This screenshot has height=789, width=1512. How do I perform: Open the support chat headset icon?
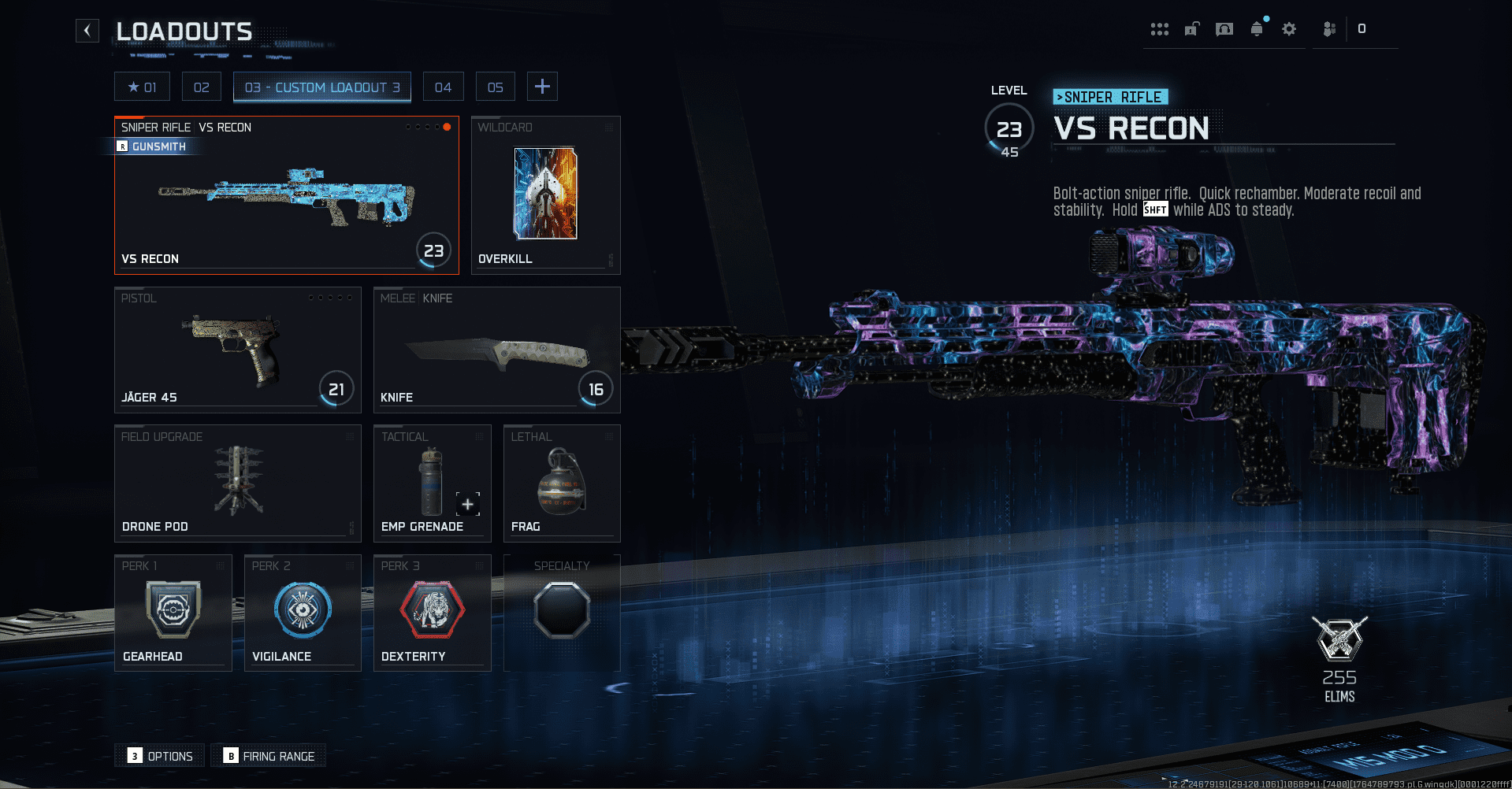pos(1224,28)
